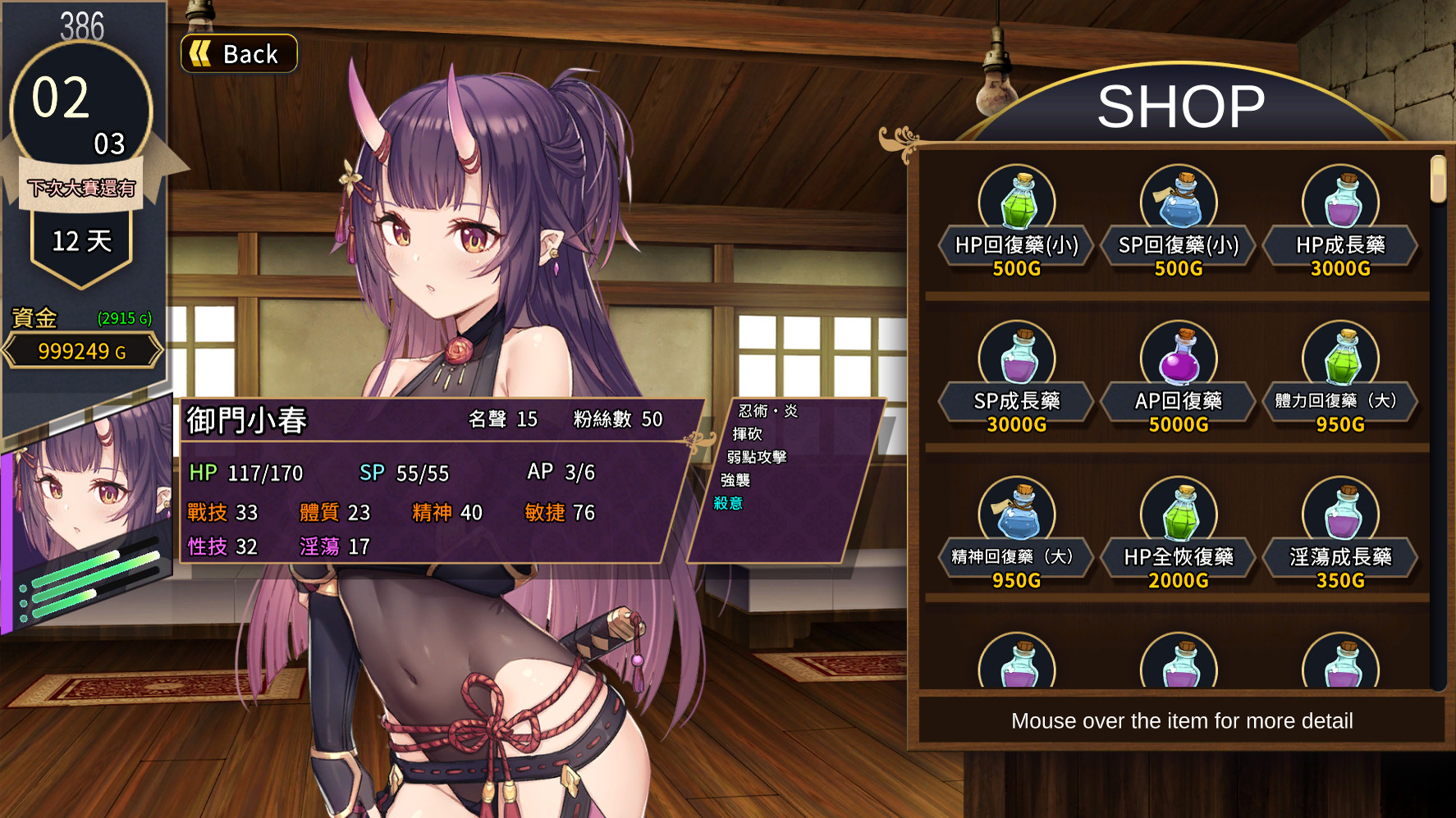Pick the 精神回復藥(大) potion
1456x818 pixels.
coord(1016,533)
